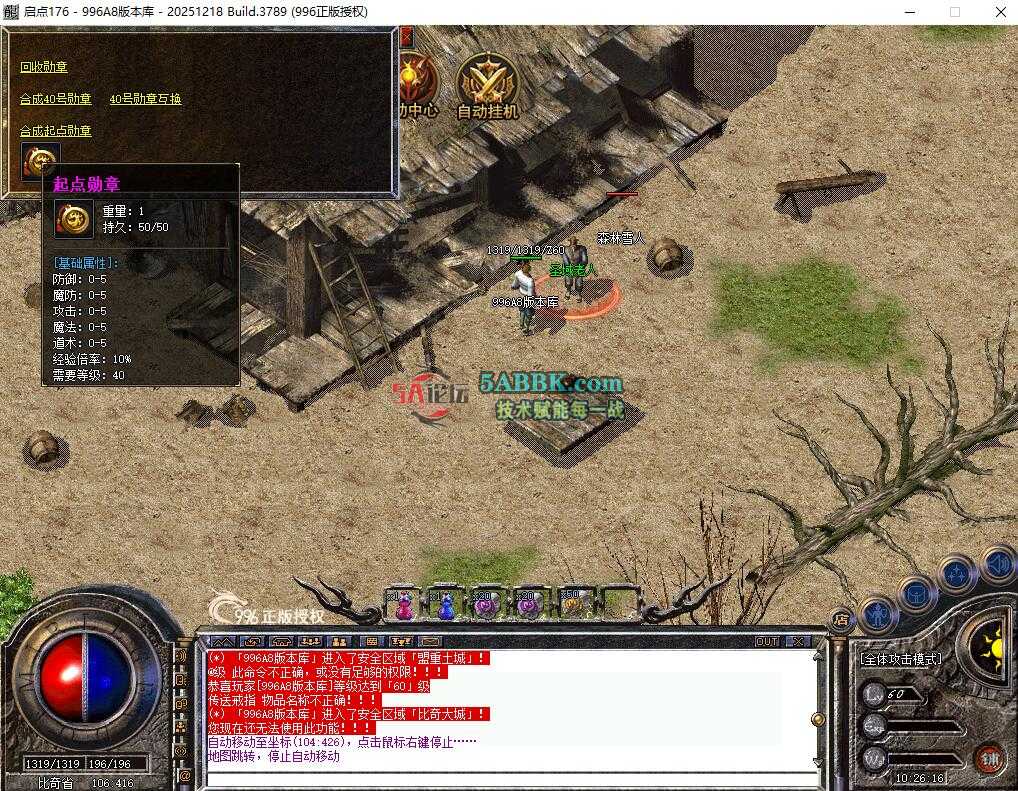Click the chat text input field
The width and height of the screenshot is (1018, 791).
500,778
